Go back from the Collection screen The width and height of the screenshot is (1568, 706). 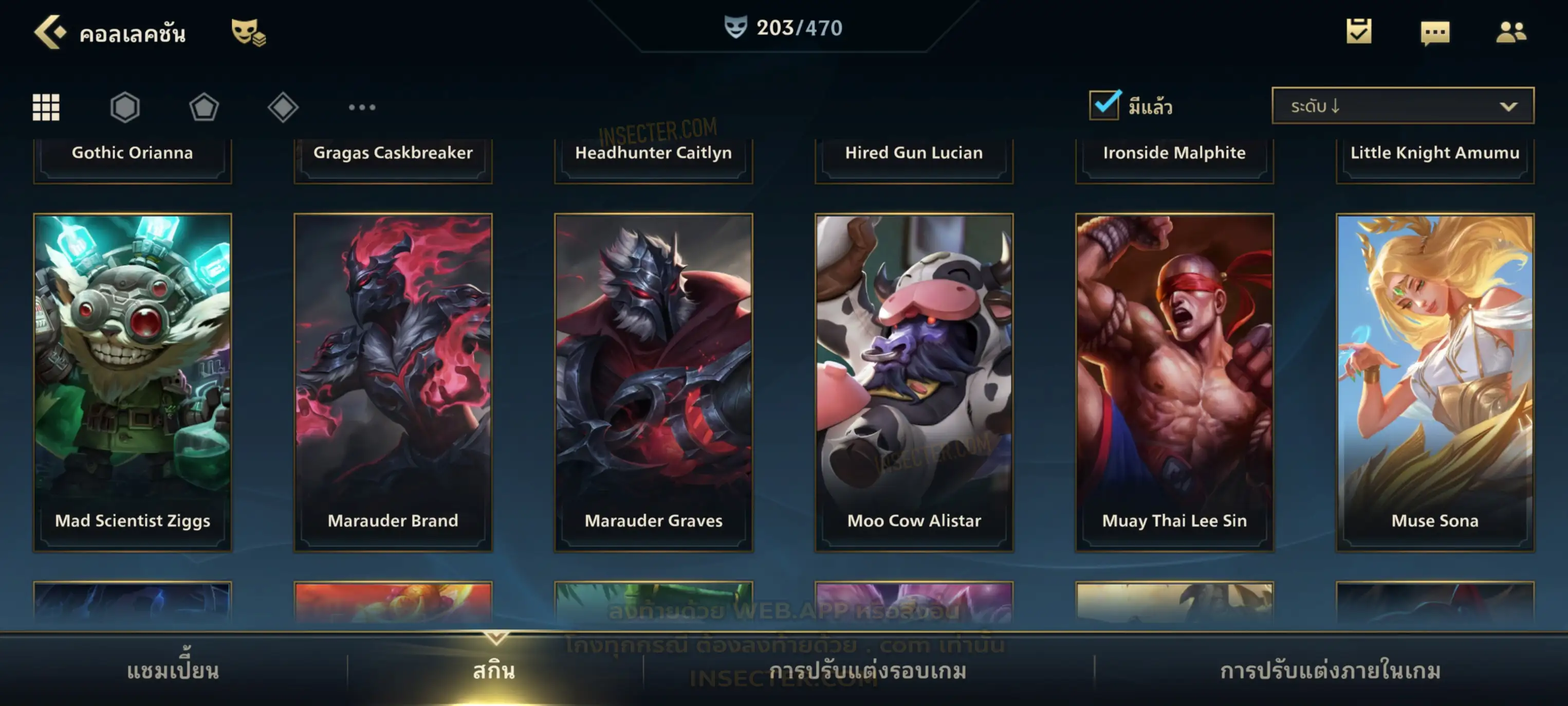coord(50,32)
